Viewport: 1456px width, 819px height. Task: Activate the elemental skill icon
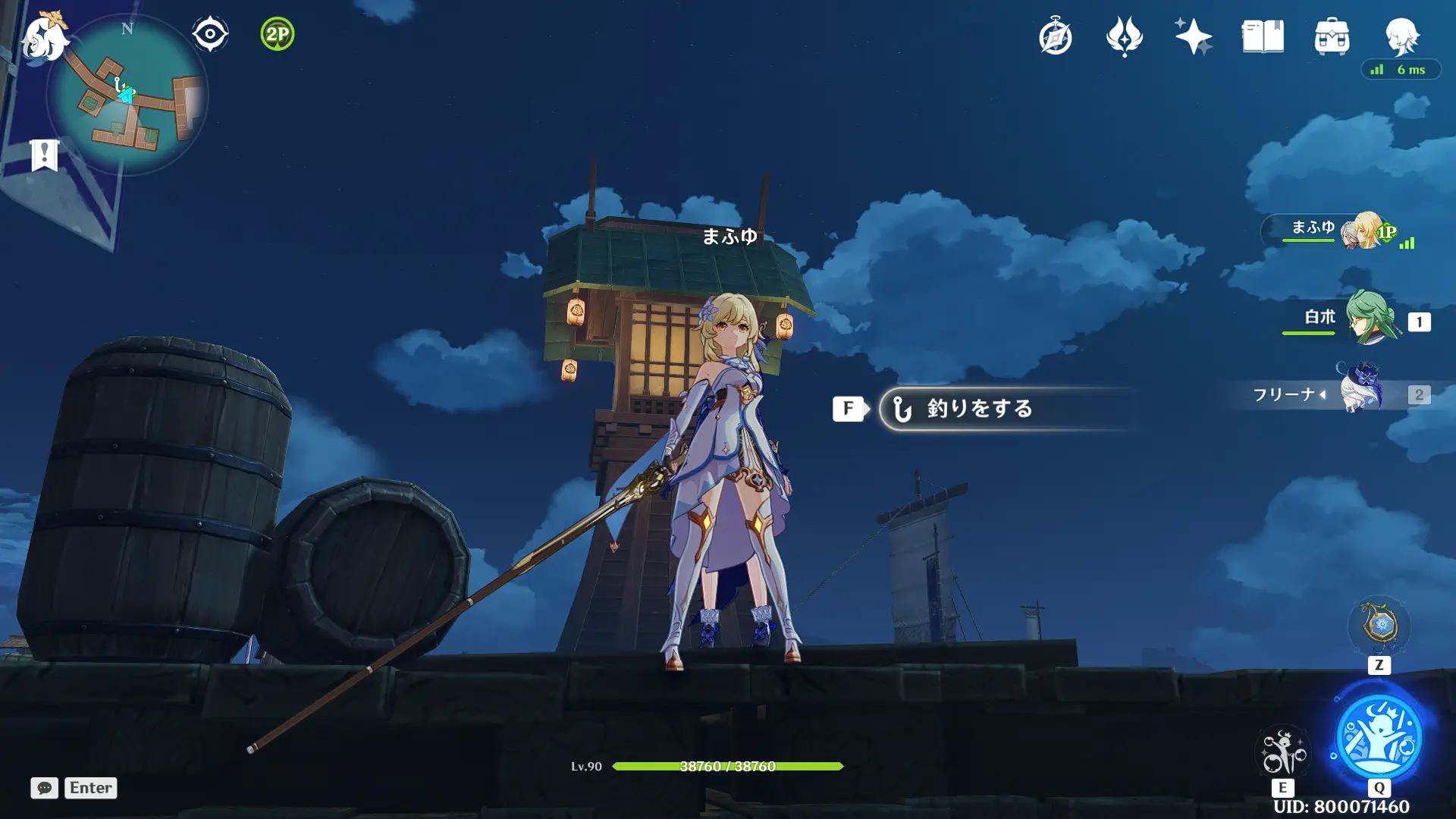pyautogui.click(x=1282, y=752)
